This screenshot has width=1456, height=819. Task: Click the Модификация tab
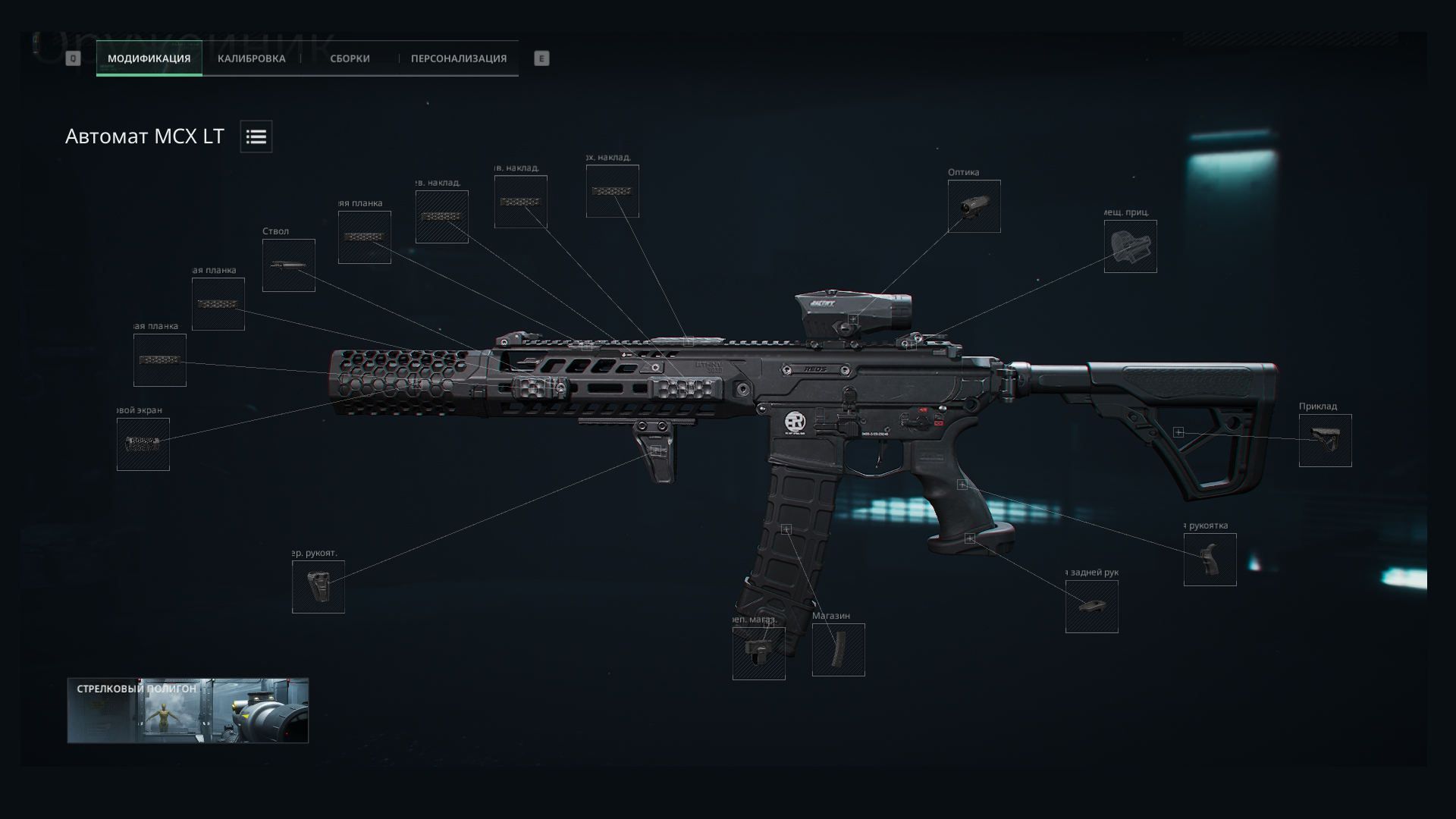coord(149,58)
